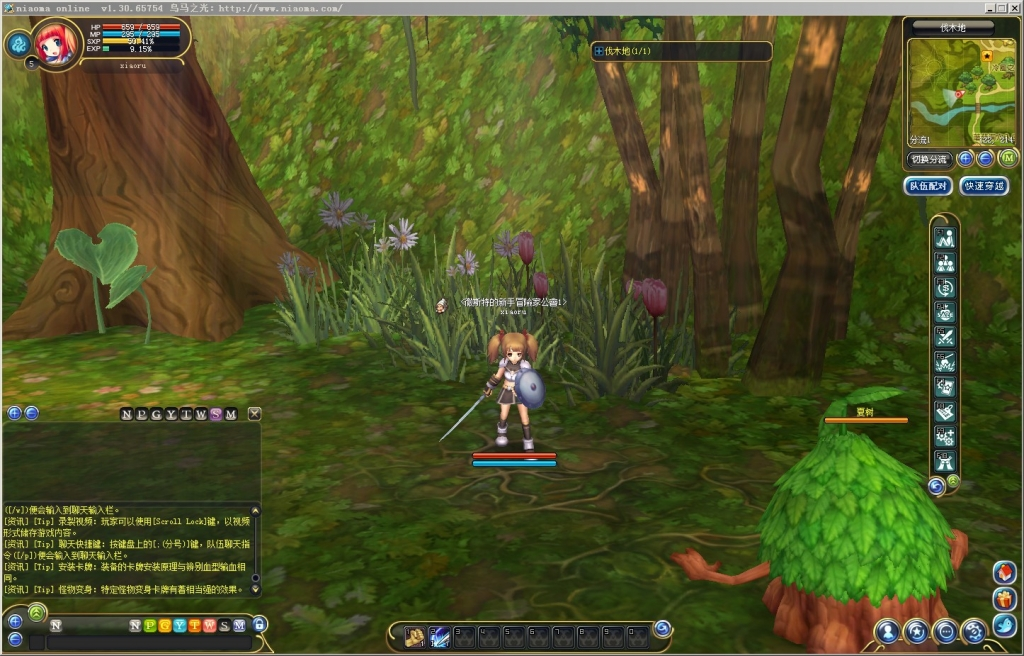The width and height of the screenshot is (1024, 656).
Task: Activate the blue slash skill in slot 2
Action: (x=439, y=634)
